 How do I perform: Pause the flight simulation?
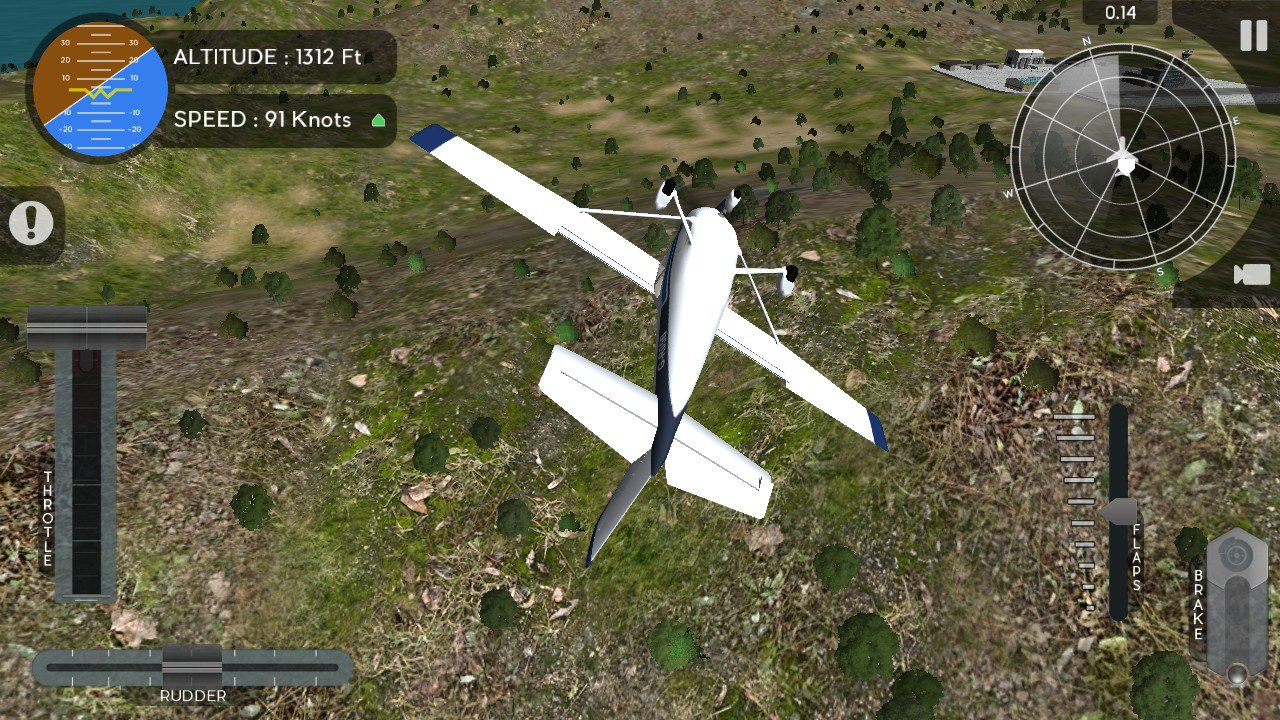tap(1253, 36)
